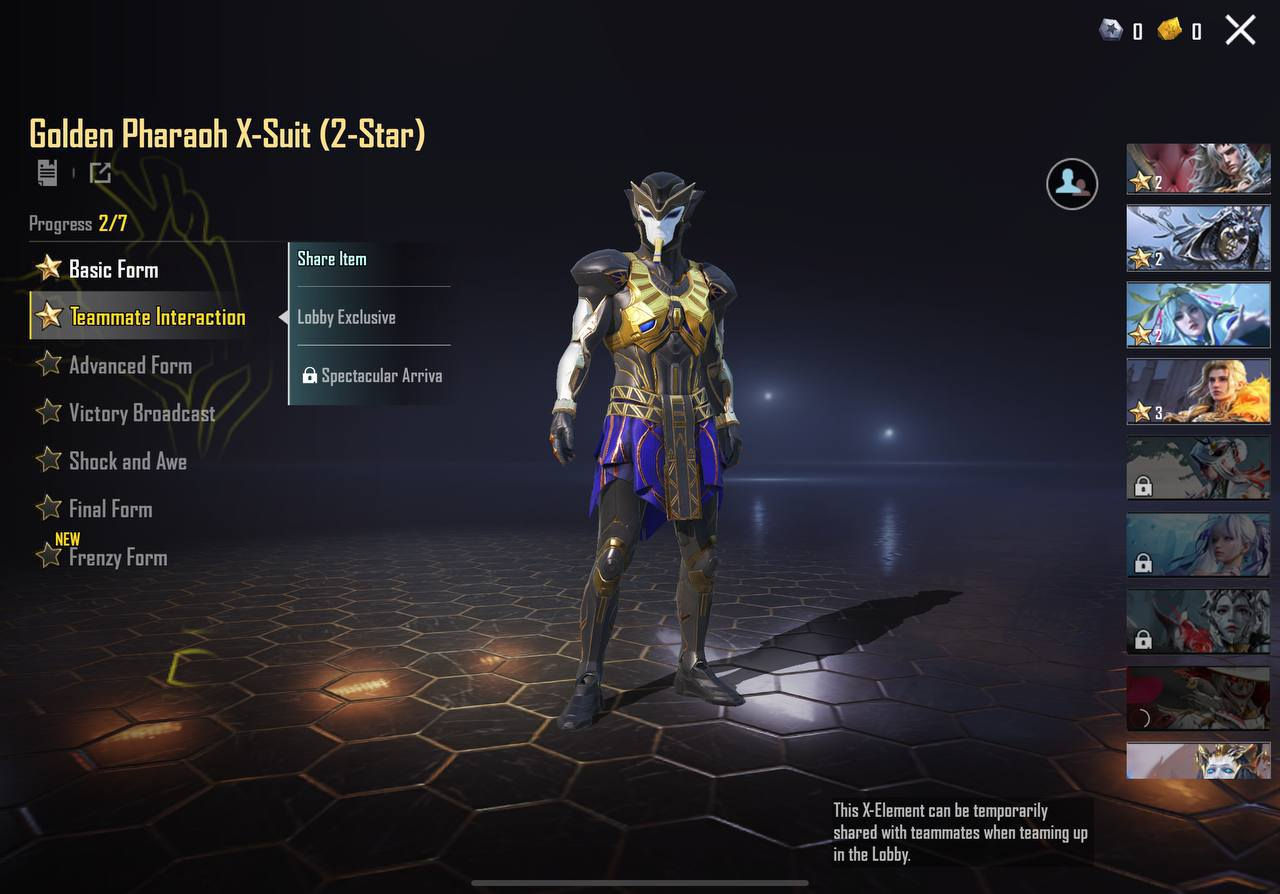Pick the silver masked 2-star suit thumbnail
Image resolution: width=1280 pixels, height=894 pixels.
coord(1198,238)
